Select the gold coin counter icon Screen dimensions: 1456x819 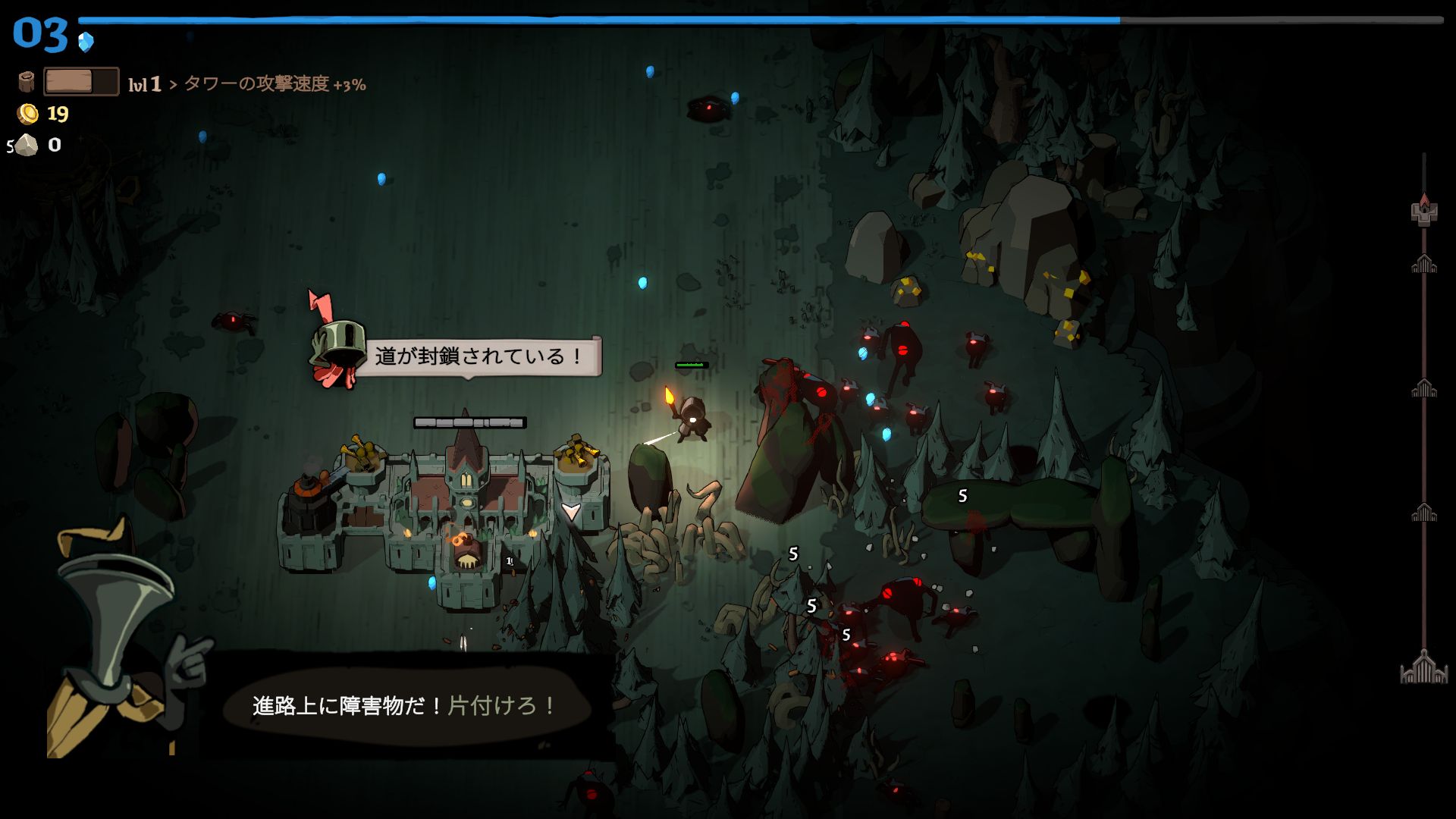[28, 114]
